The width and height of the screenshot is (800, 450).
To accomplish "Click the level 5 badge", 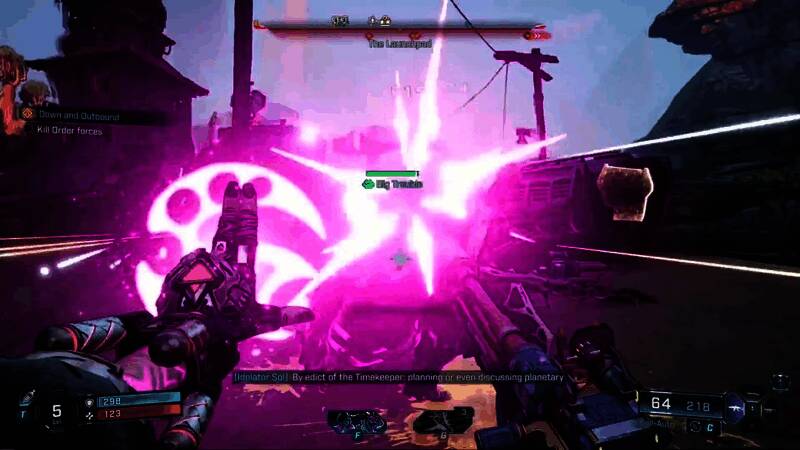I will tap(57, 410).
